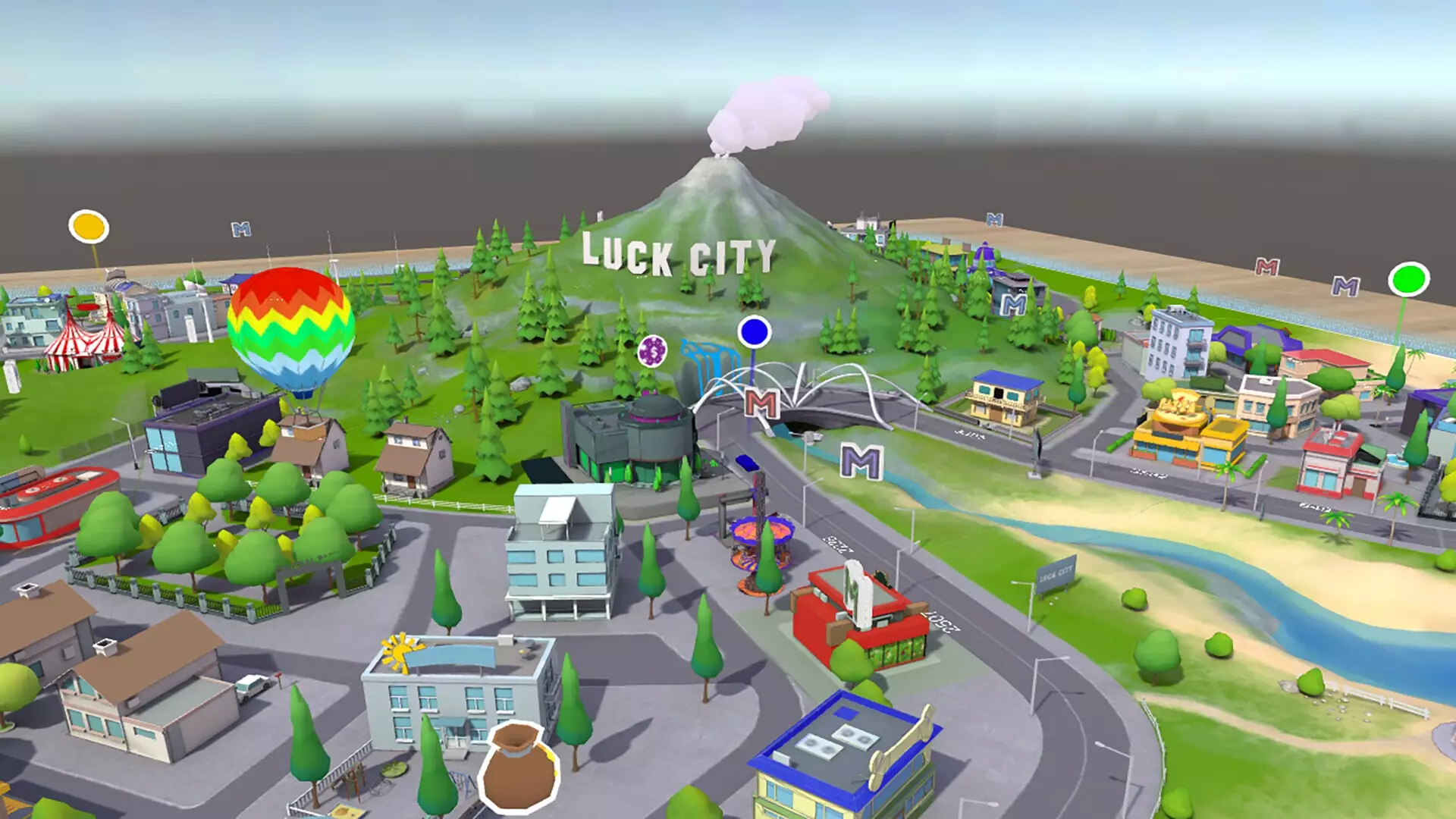Select the yellow circle marker above the circus area
Viewport: 1456px width, 819px height.
87,227
